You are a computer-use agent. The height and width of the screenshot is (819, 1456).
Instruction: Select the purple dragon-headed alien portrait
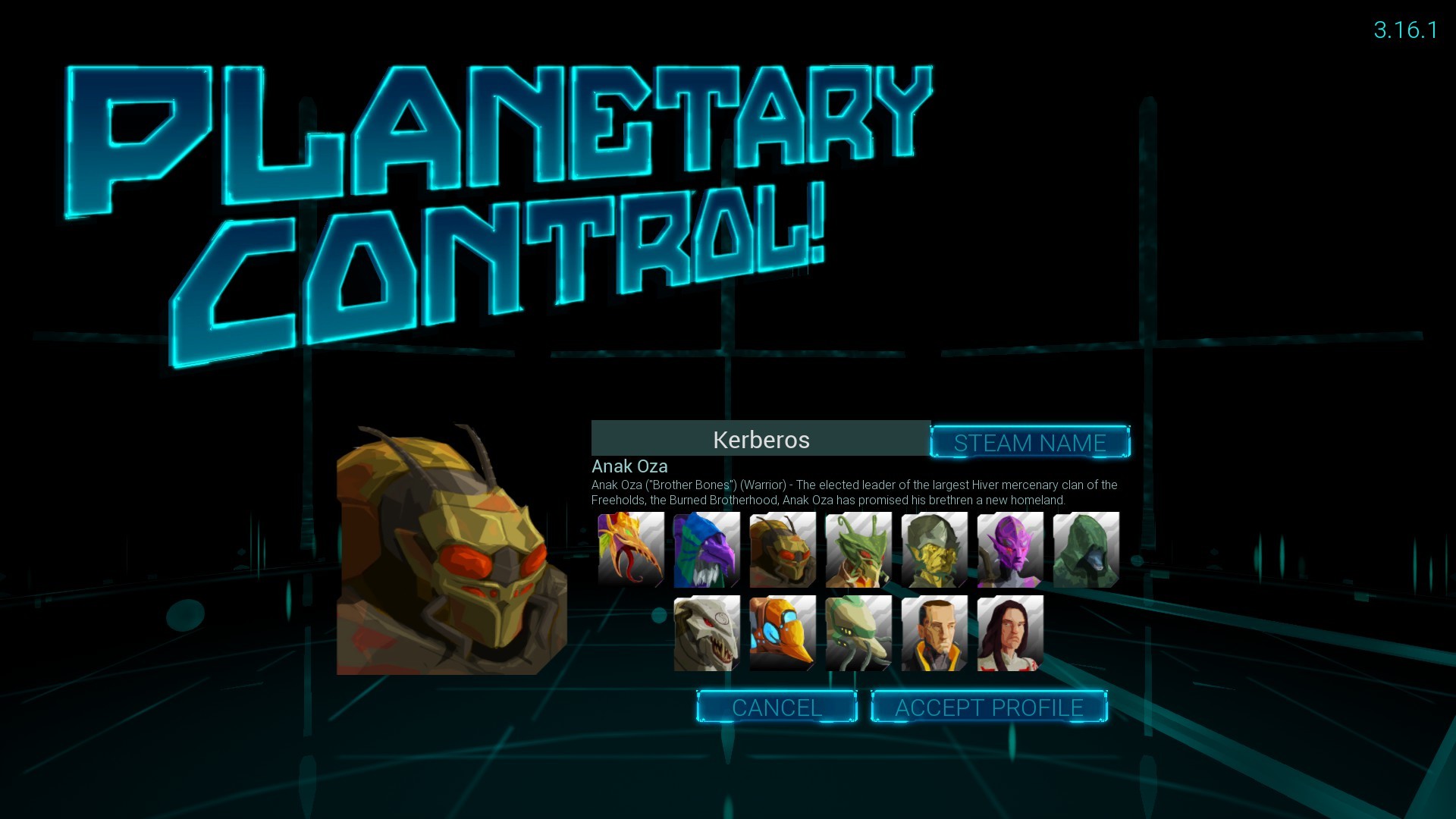coord(706,550)
